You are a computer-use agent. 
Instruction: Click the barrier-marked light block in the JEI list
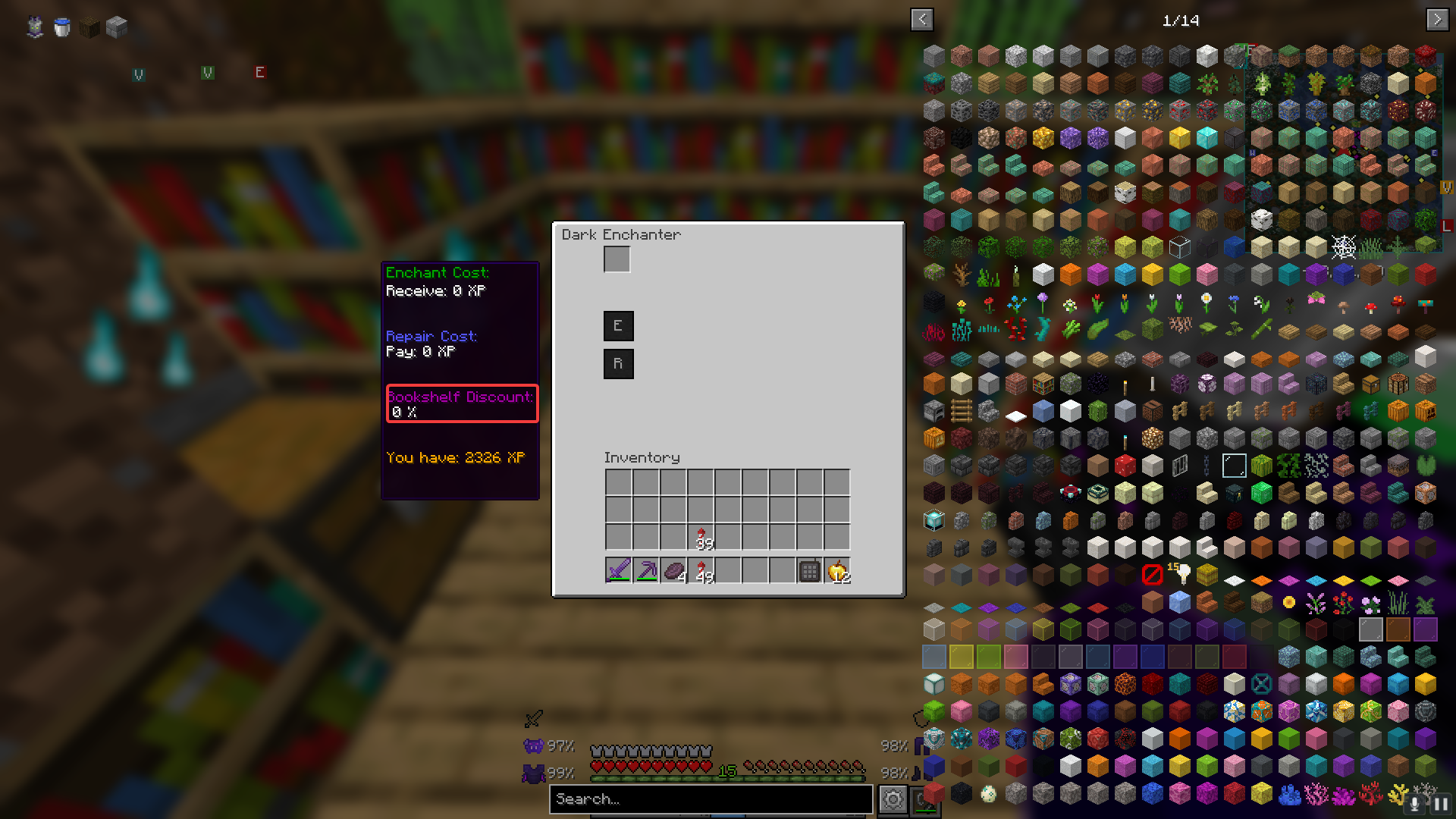tap(1152, 575)
